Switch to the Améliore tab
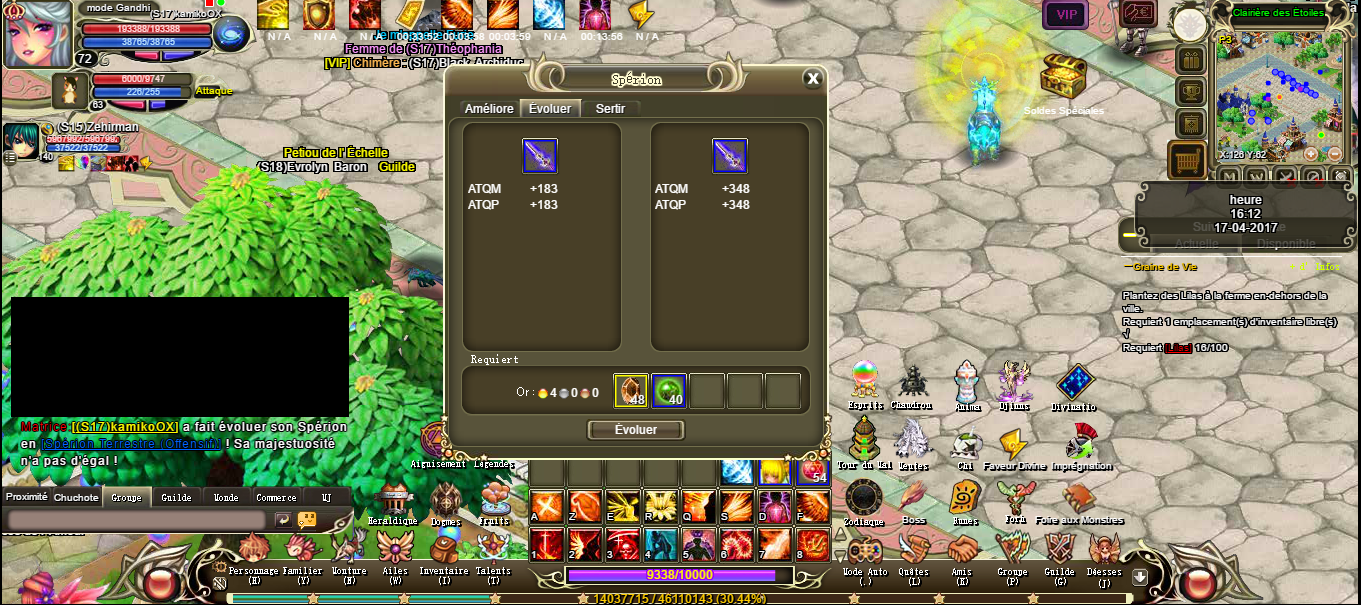Screen dimensions: 1361x605 click(x=489, y=109)
